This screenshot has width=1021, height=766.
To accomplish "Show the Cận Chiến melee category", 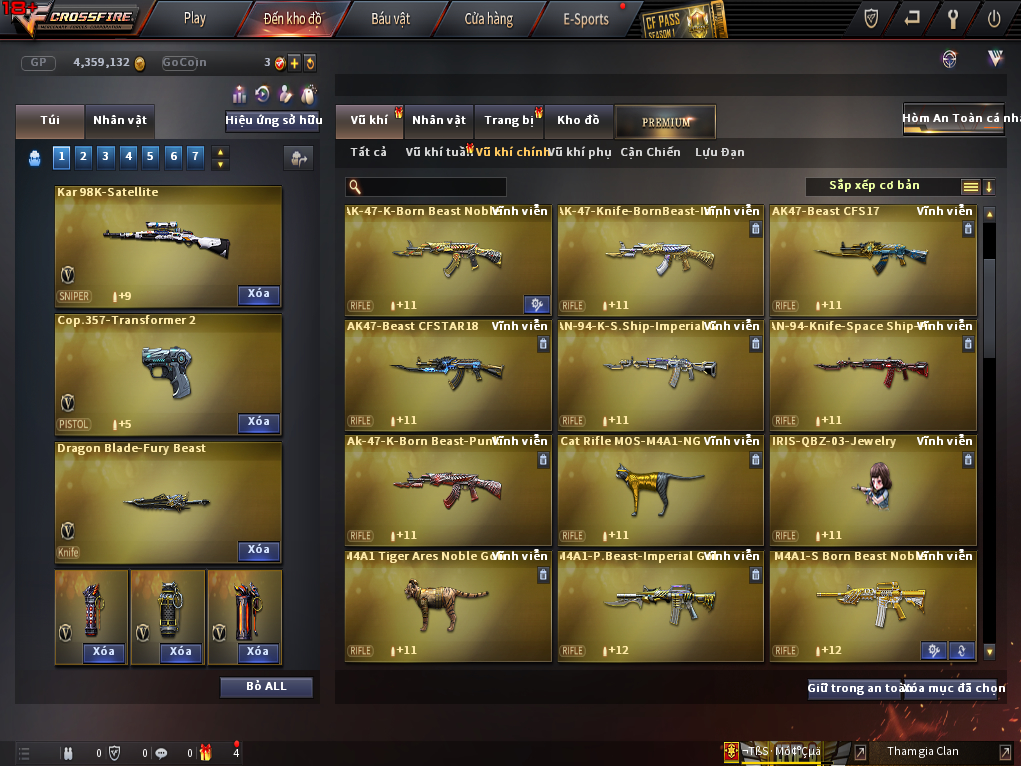I will (x=650, y=152).
